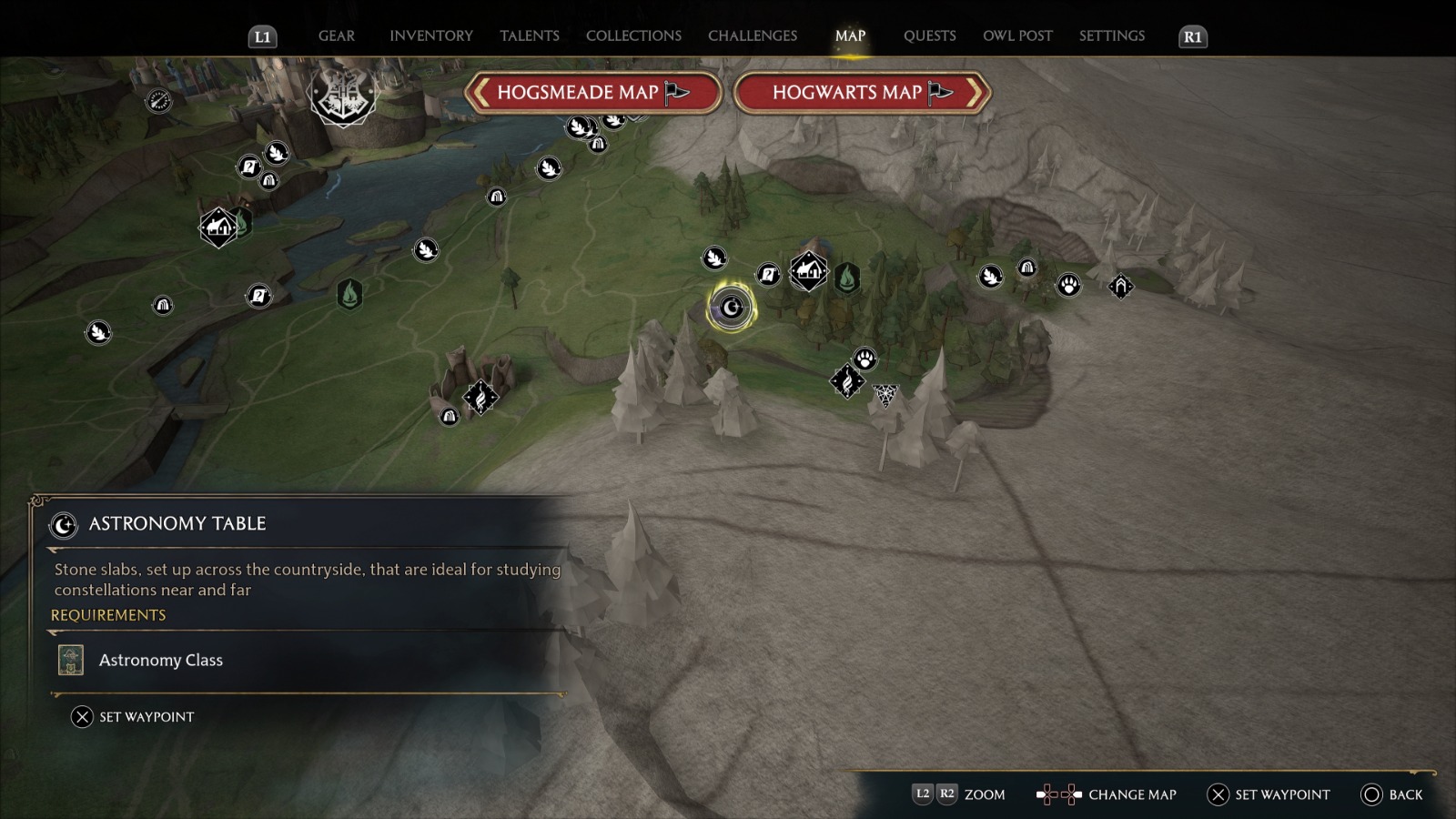The width and height of the screenshot is (1456, 819).
Task: Click the beast den paw marker below the trees
Action: click(x=864, y=359)
